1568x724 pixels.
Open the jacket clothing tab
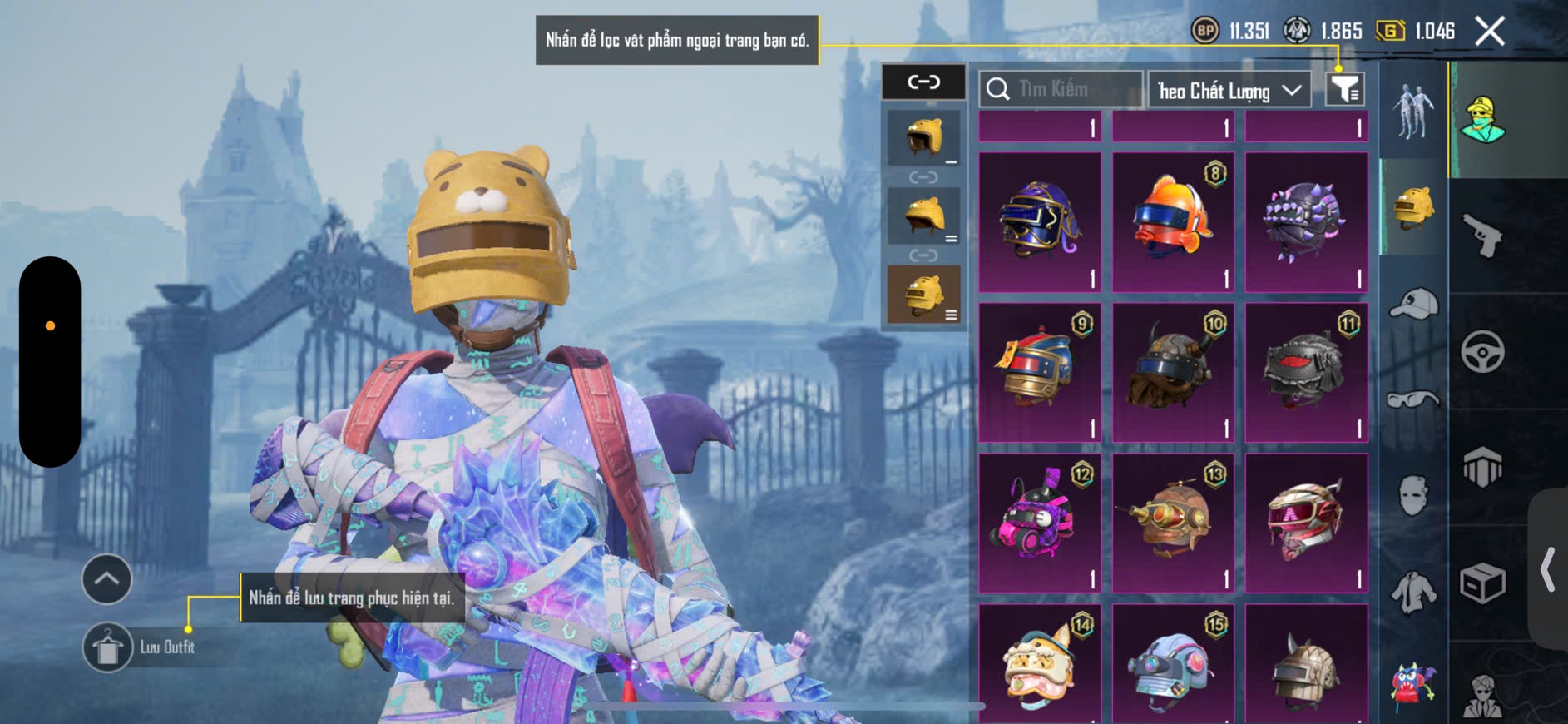pyautogui.click(x=1413, y=592)
